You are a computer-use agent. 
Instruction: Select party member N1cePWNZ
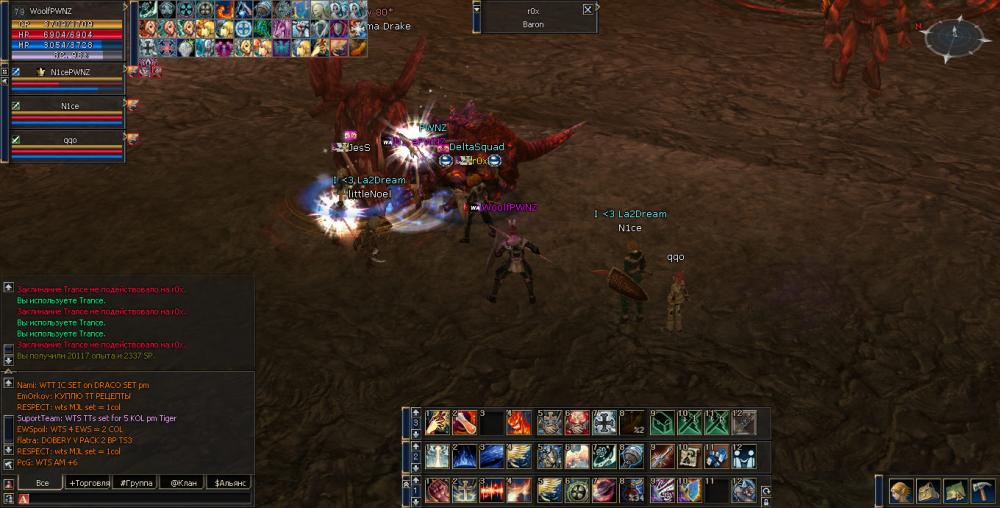pyautogui.click(x=70, y=72)
